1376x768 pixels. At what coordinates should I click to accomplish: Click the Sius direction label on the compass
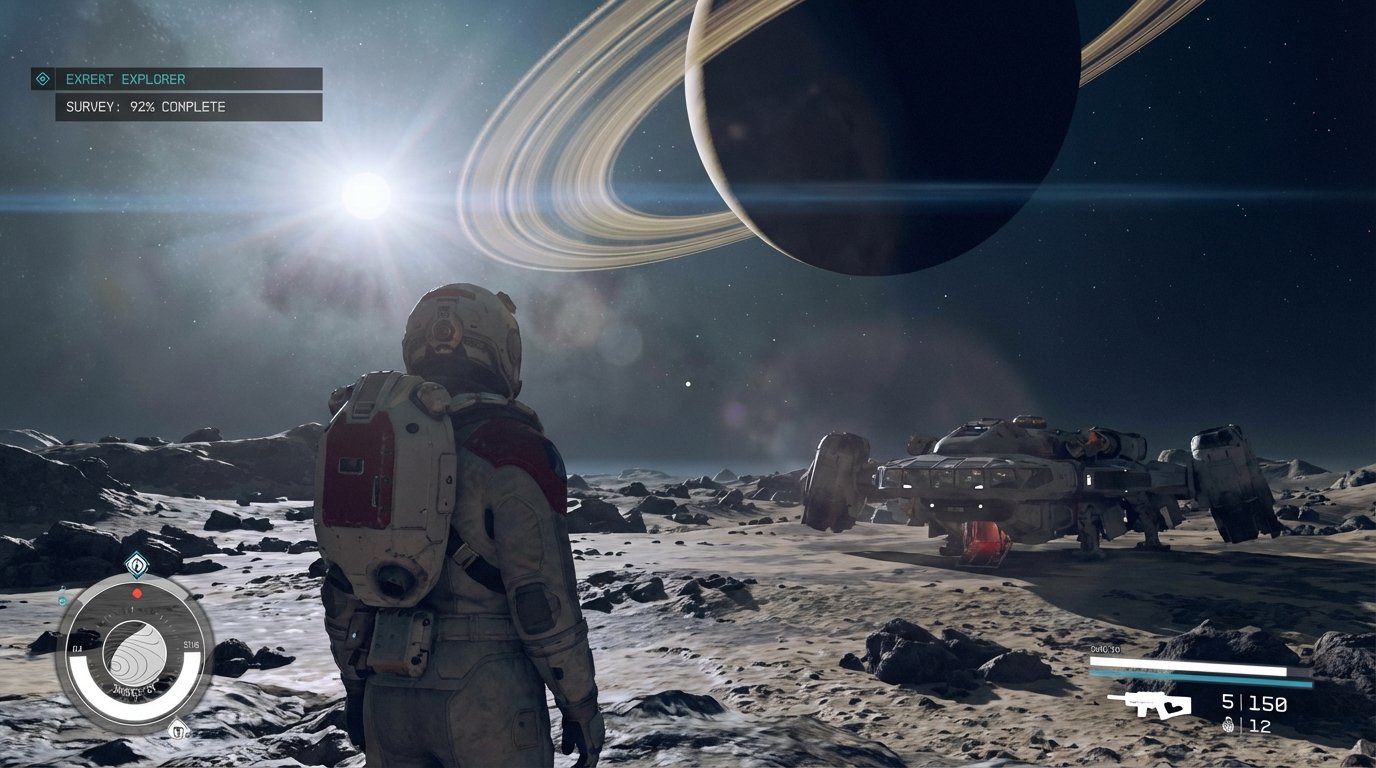[191, 643]
